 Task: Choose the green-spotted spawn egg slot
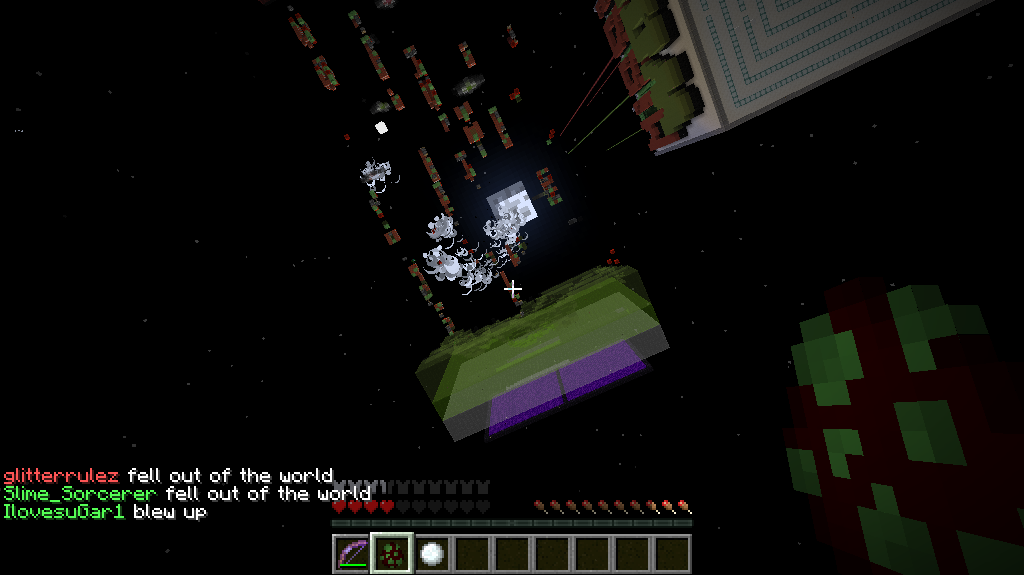392,554
